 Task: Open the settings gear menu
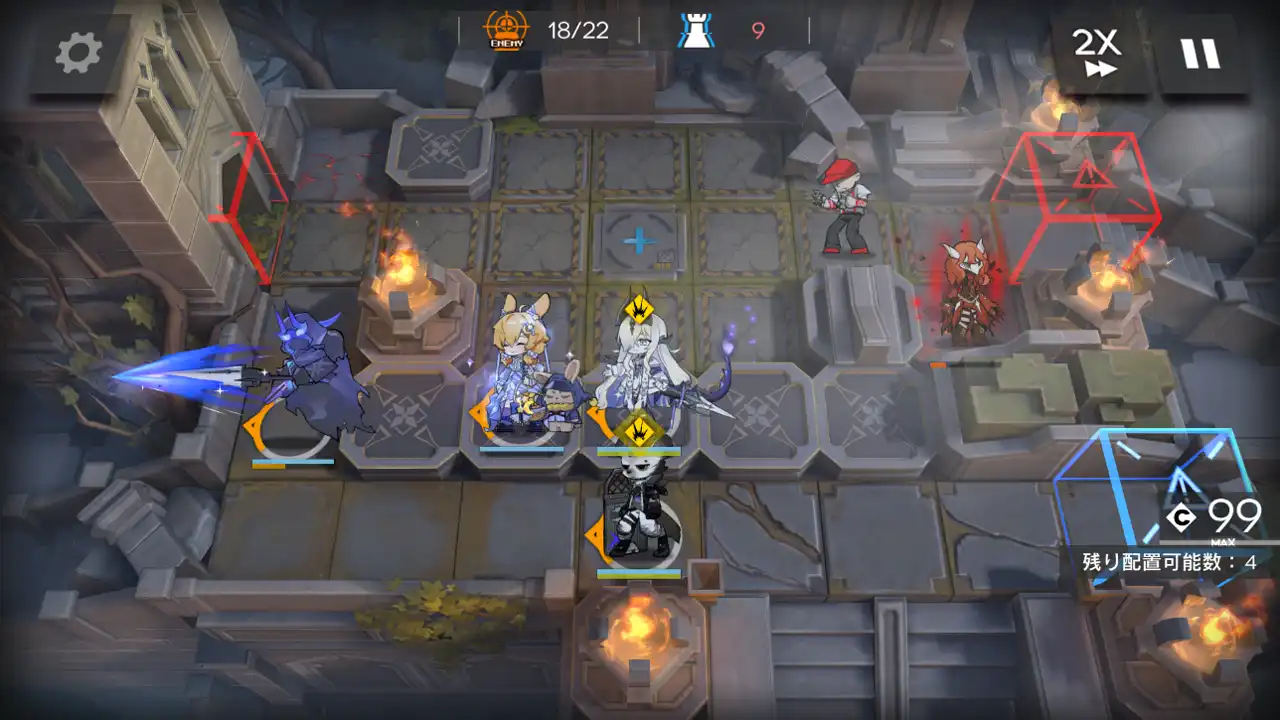click(x=78, y=52)
